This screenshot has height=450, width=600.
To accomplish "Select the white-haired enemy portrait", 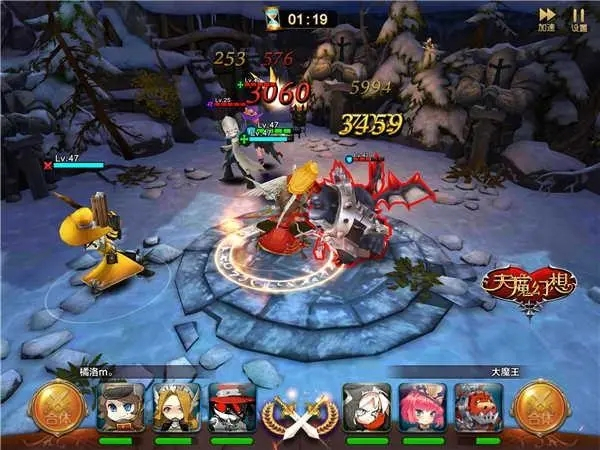I will (x=367, y=407).
